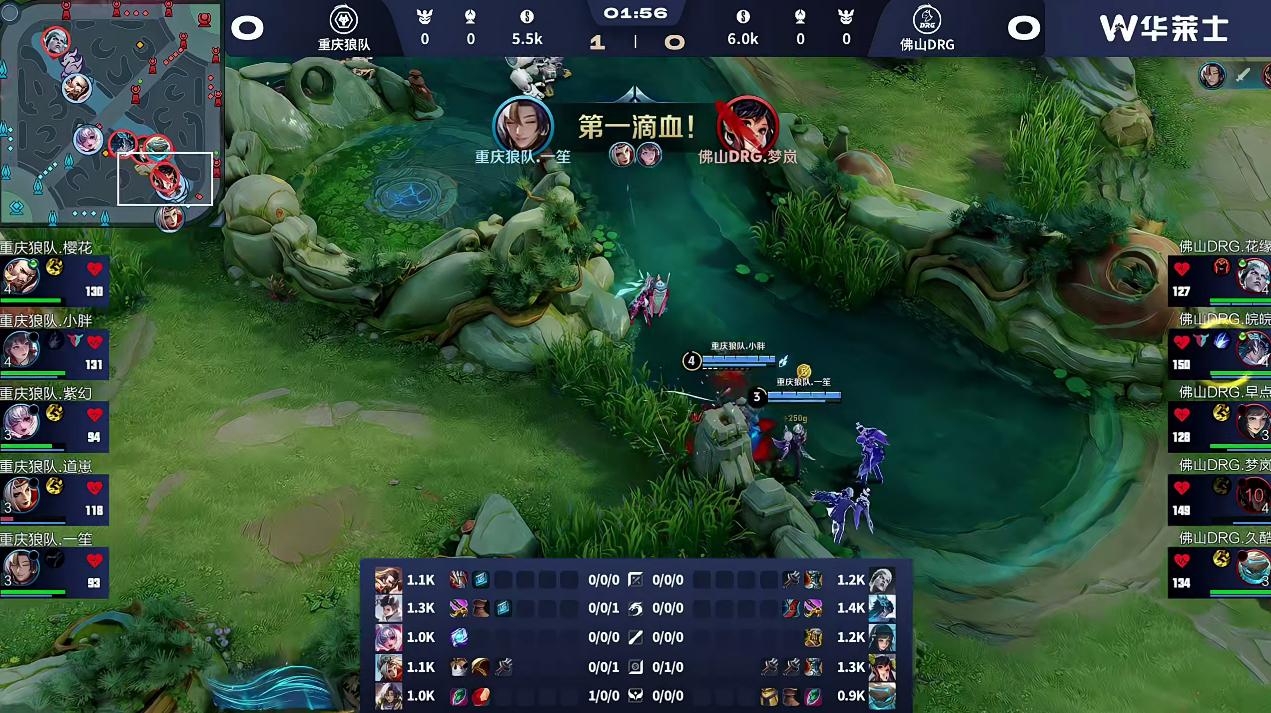1271x713 pixels.
Task: Click the 重庆狼队 team logo
Action: click(344, 20)
